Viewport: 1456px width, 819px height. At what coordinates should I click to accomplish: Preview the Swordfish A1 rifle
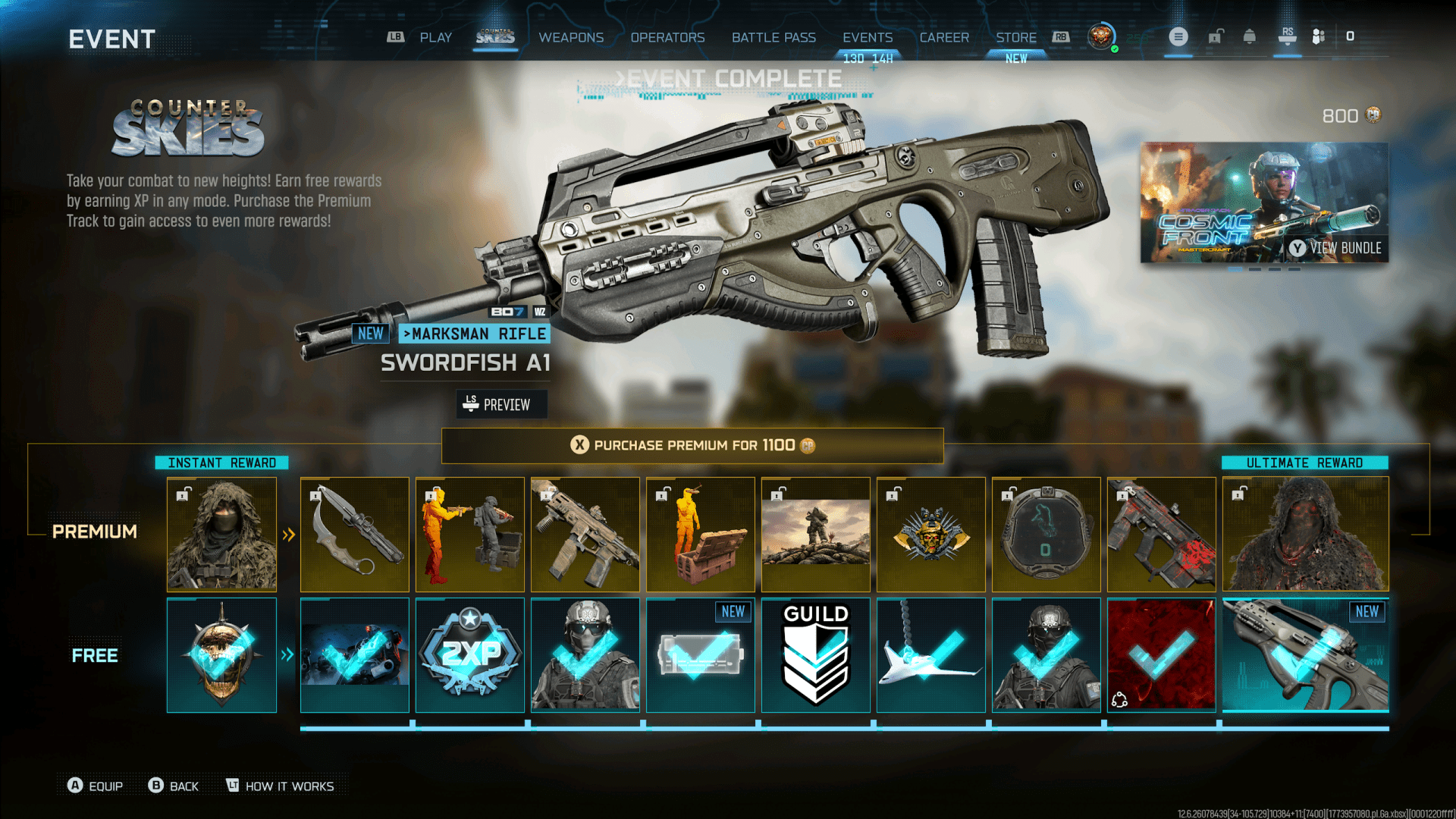pos(500,404)
